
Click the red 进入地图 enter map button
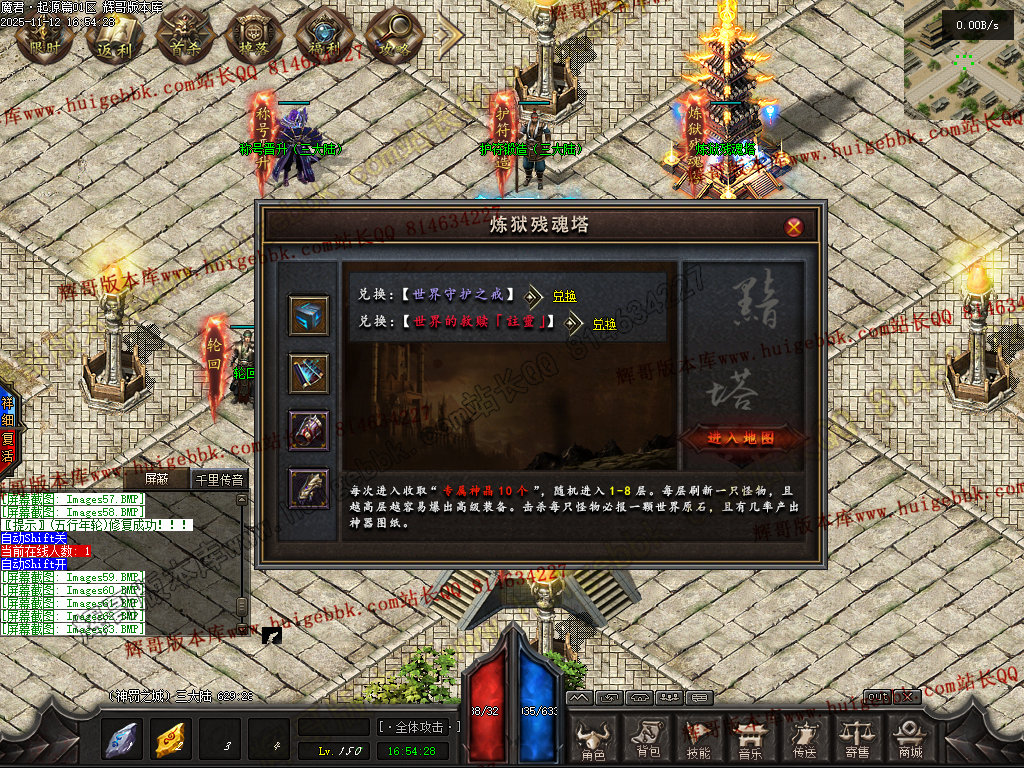729,439
